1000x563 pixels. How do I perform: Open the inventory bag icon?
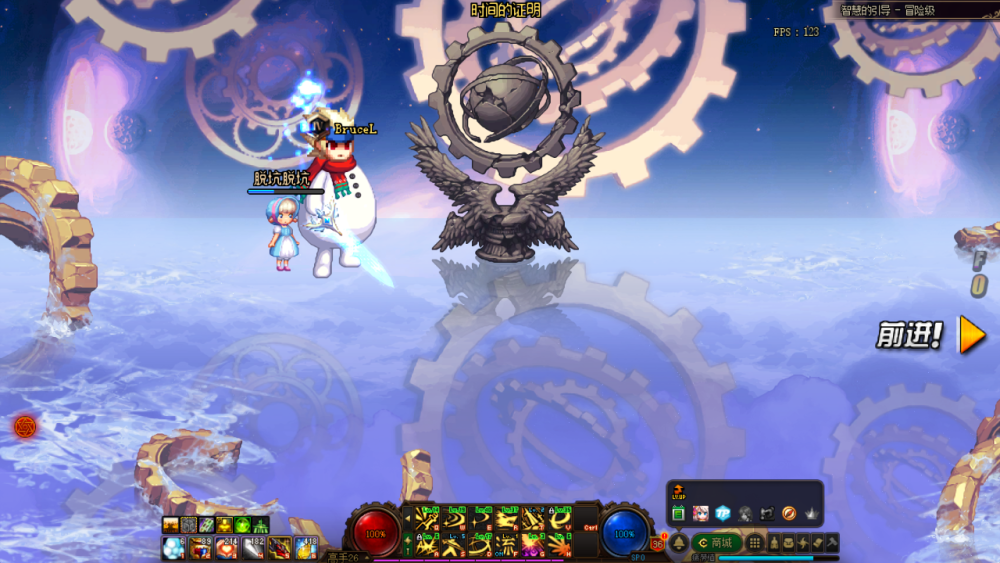tap(788, 543)
